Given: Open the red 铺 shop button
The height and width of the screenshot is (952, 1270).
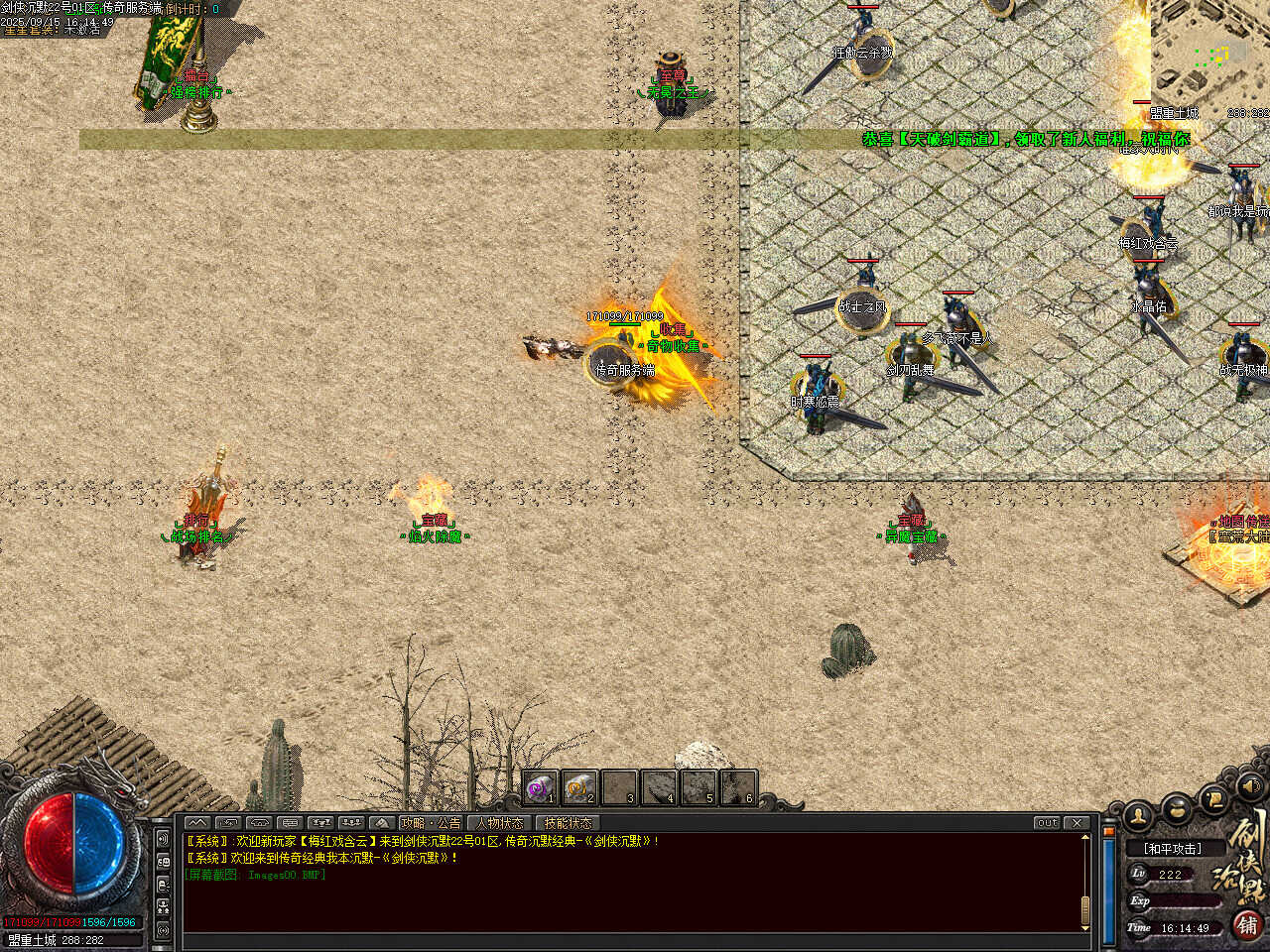Looking at the screenshot, I should pos(1246,924).
